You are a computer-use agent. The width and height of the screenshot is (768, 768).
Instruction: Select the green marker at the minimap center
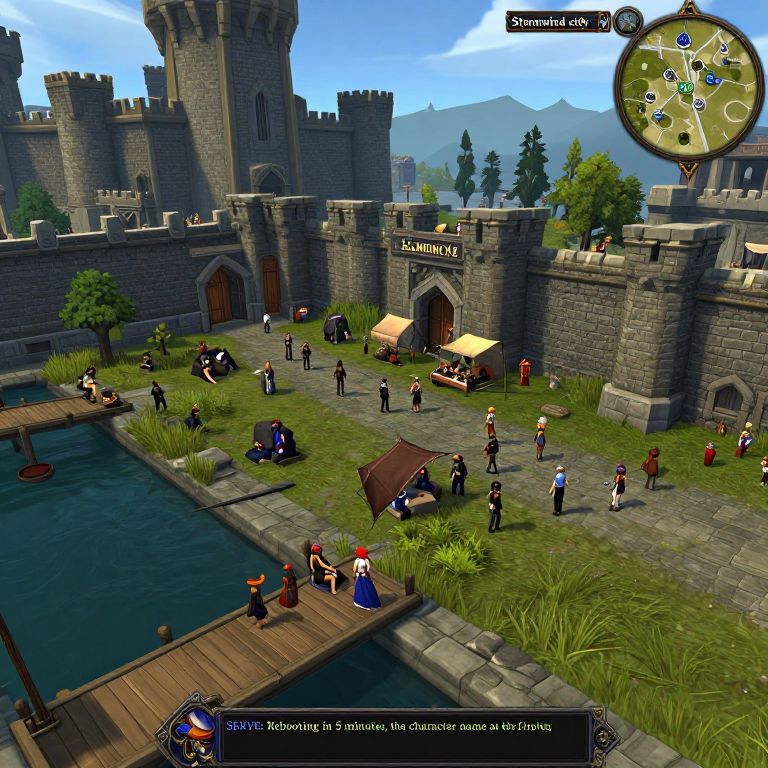tap(685, 87)
